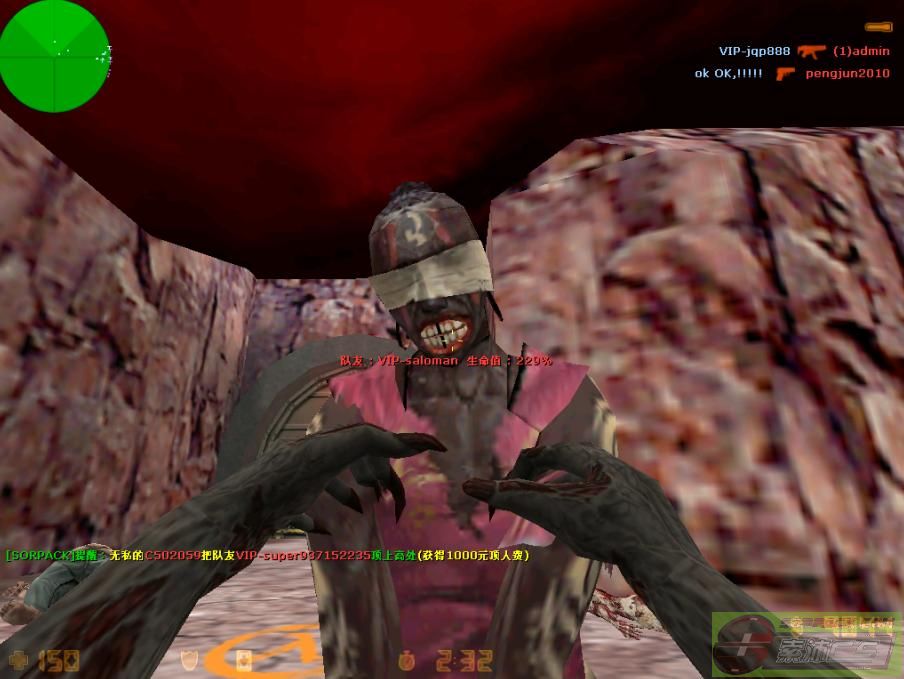This screenshot has width=904, height=679.
Task: Click the health cross icon
Action: coord(18,659)
